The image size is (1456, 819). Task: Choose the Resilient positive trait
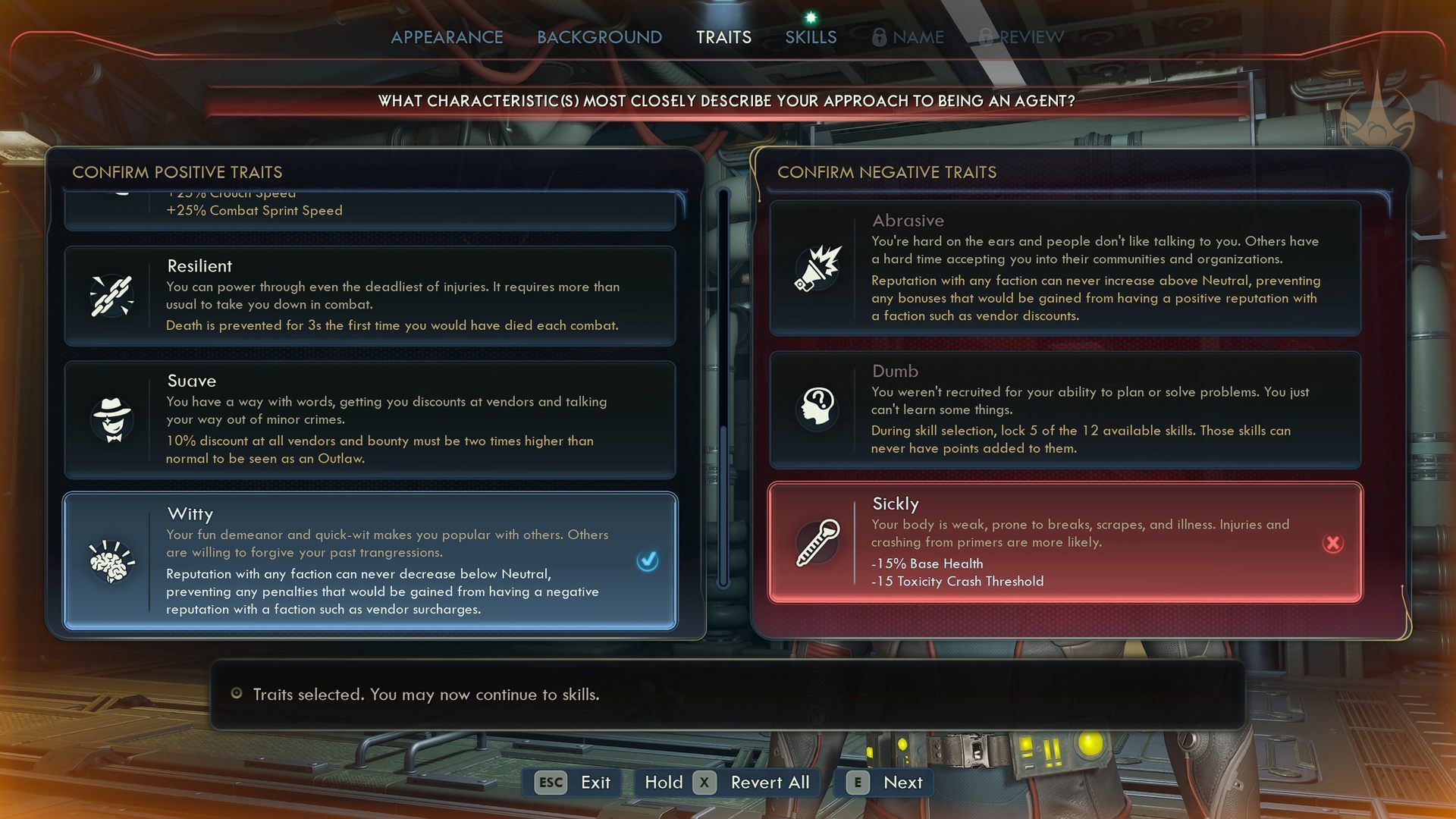tap(370, 296)
